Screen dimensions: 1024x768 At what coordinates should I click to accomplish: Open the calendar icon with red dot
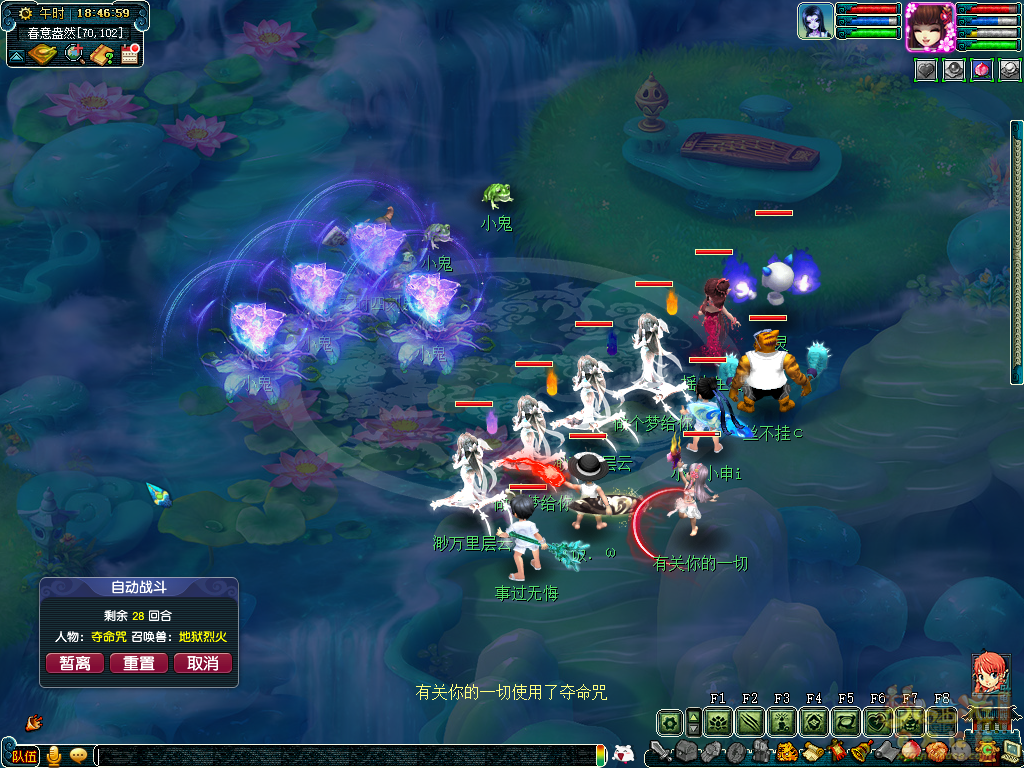(x=130, y=54)
